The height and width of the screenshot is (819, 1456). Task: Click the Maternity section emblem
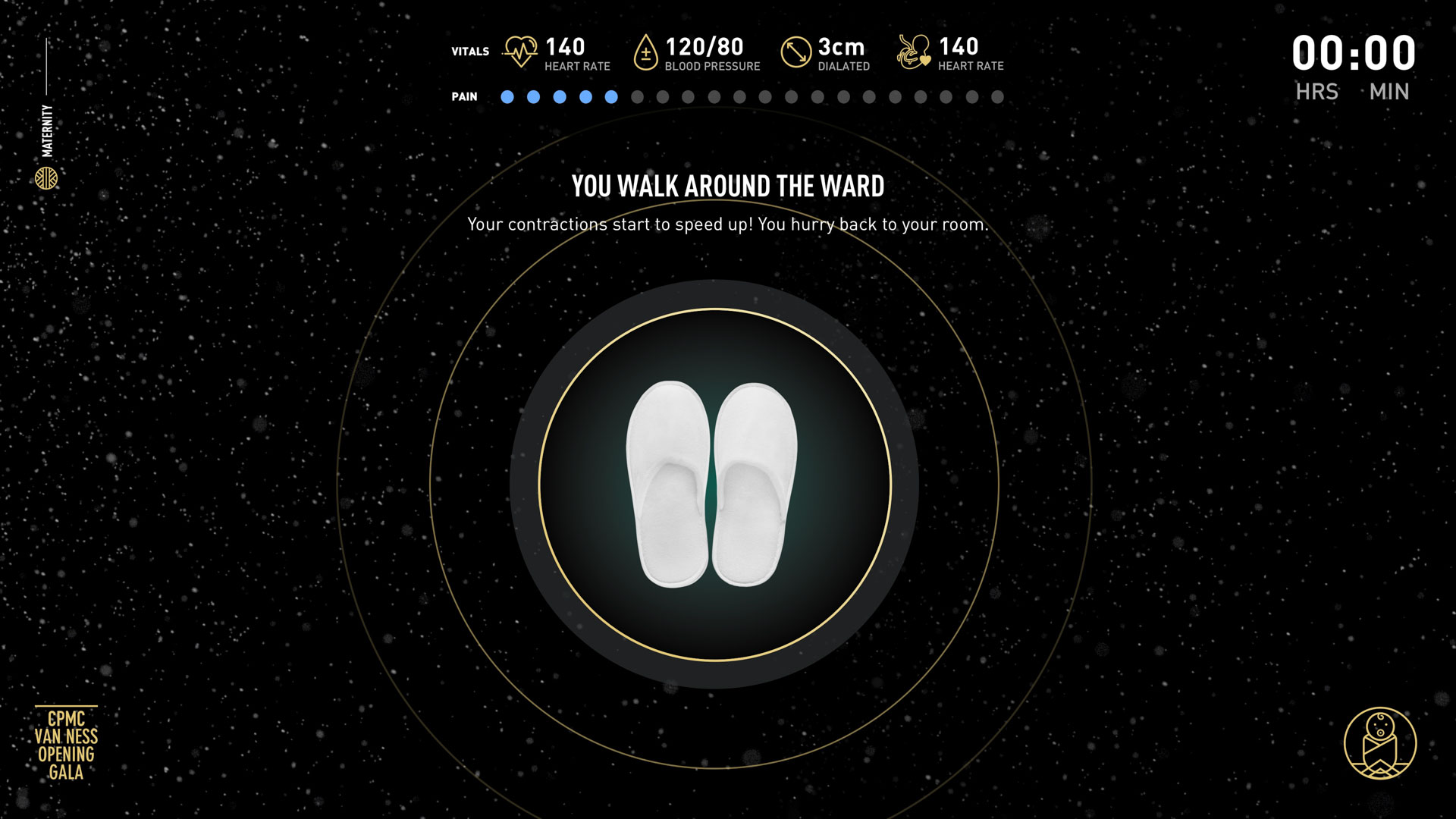pos(46,178)
